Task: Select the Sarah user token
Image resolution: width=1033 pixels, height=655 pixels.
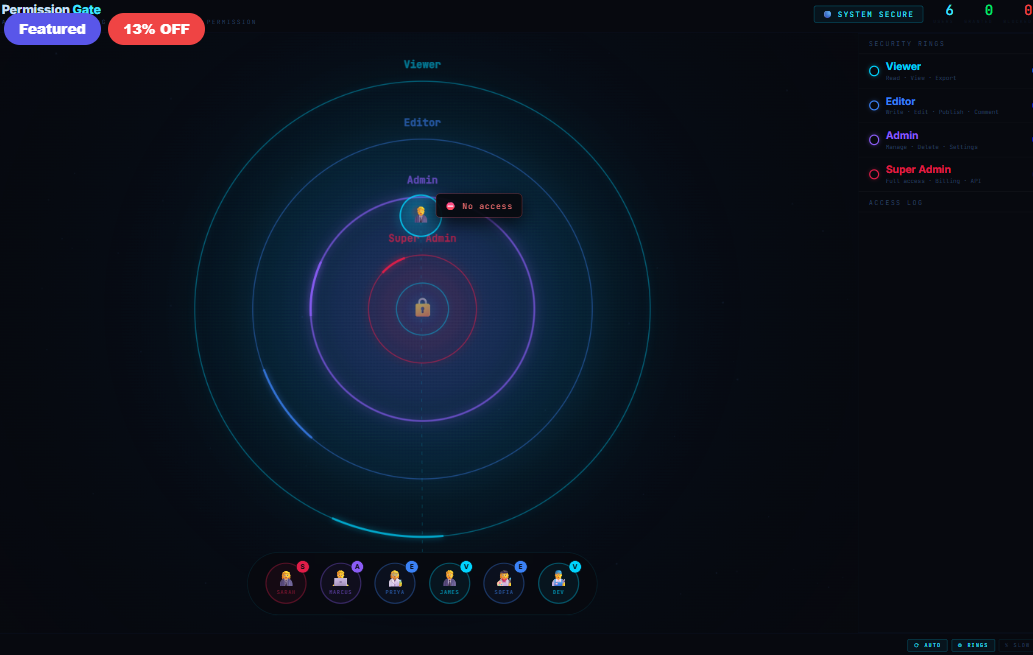Action: 286,583
